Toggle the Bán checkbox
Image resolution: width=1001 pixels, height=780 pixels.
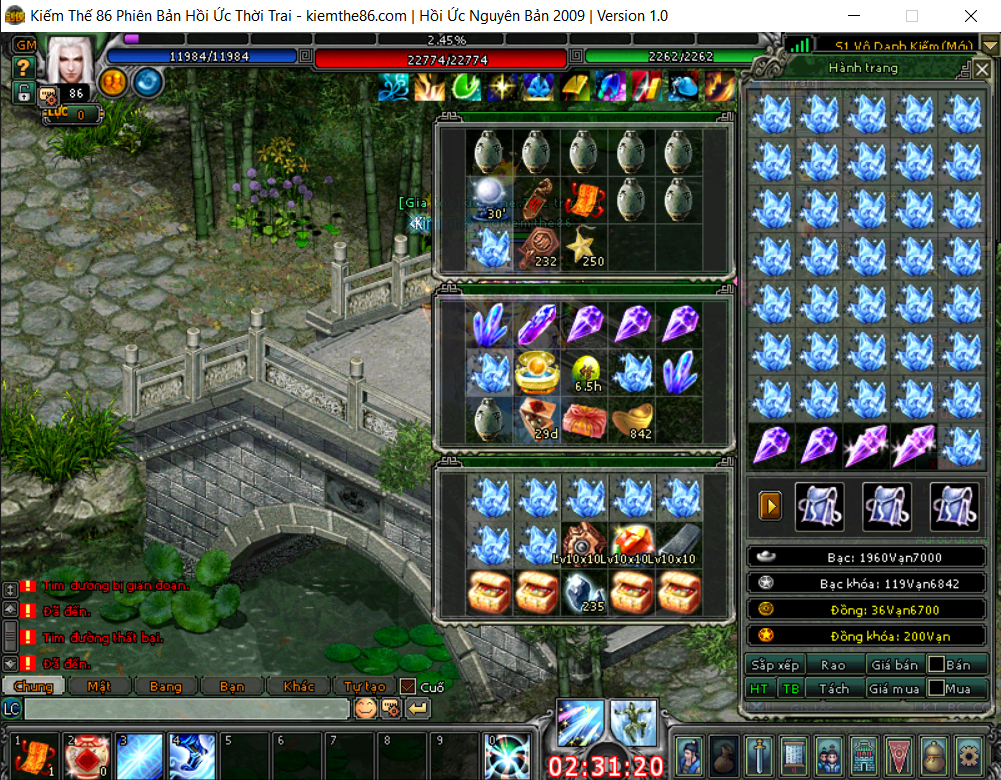tap(936, 665)
